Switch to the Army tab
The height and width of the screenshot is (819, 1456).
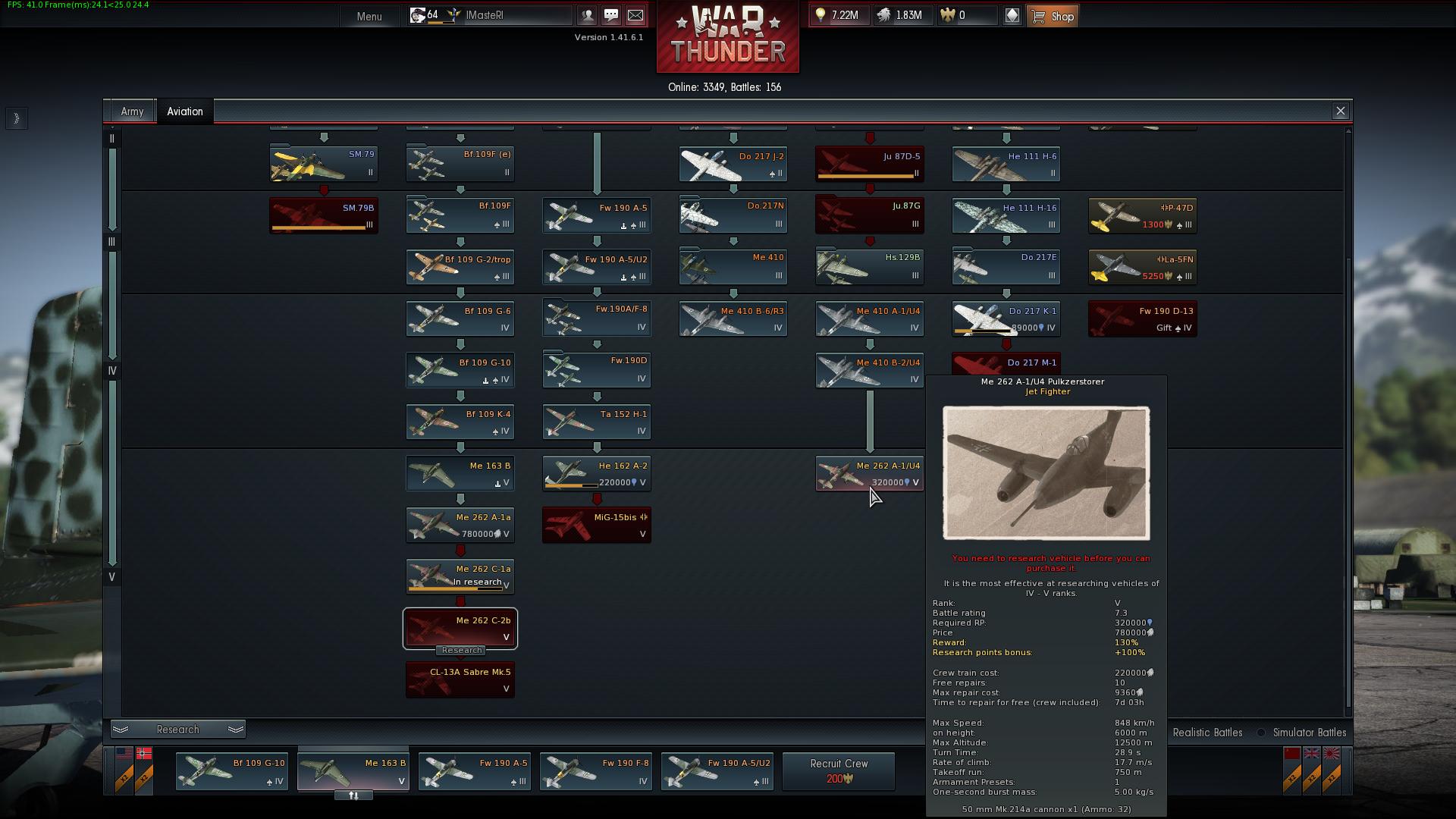click(x=132, y=111)
